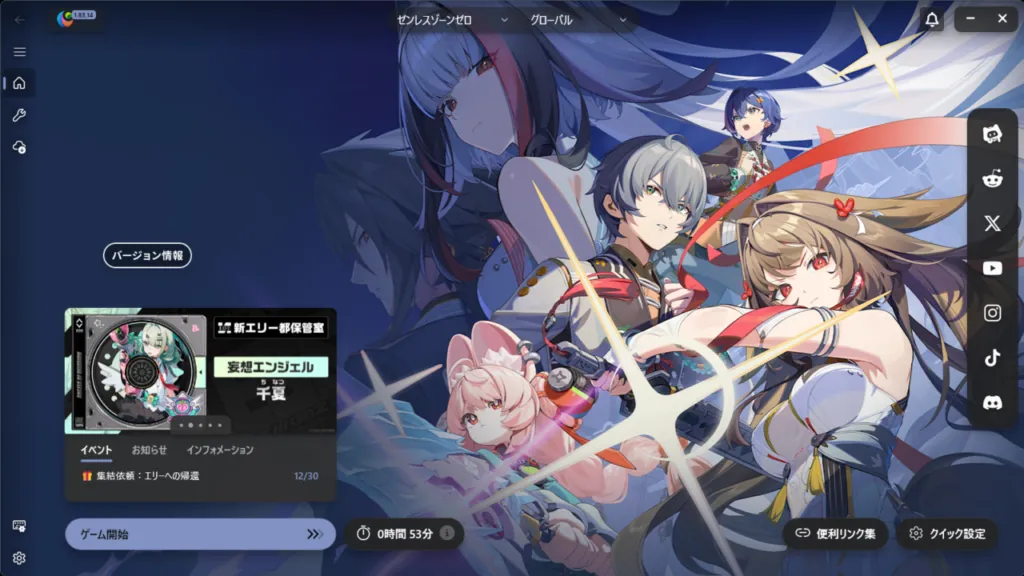Open the game selection dropdown ゼンレスゾーンゼロ
Image resolution: width=1024 pixels, height=576 pixels.
(x=452, y=20)
